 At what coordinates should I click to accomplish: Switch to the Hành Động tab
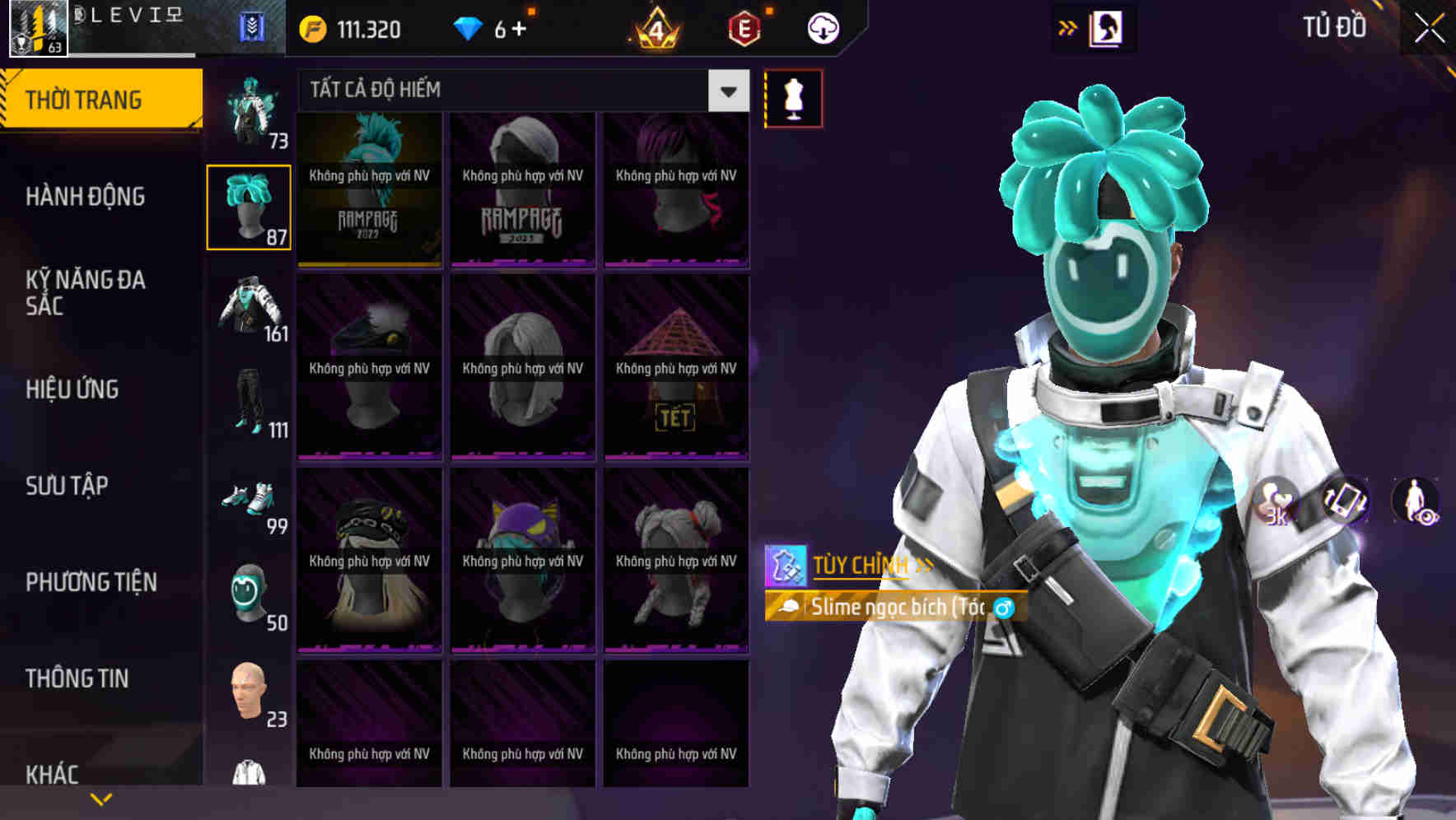[86, 197]
